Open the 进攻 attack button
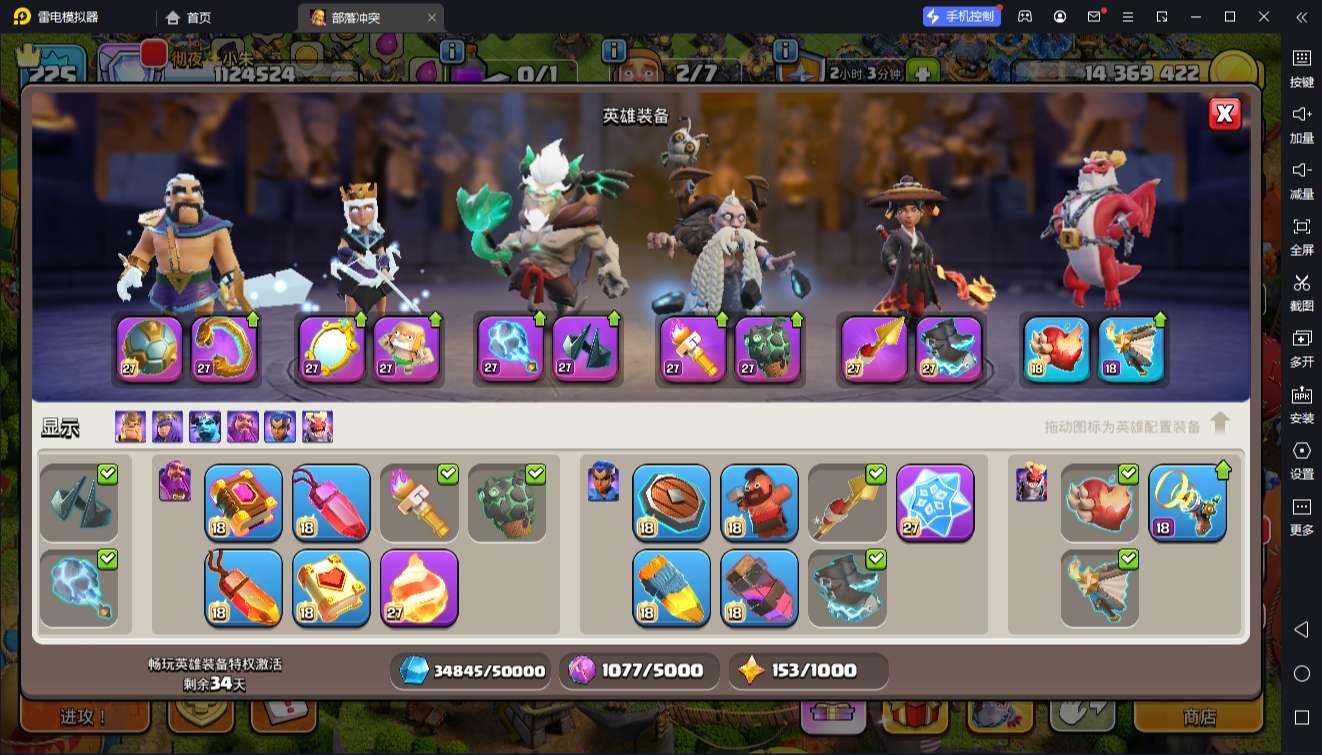1322x755 pixels. pos(84,717)
